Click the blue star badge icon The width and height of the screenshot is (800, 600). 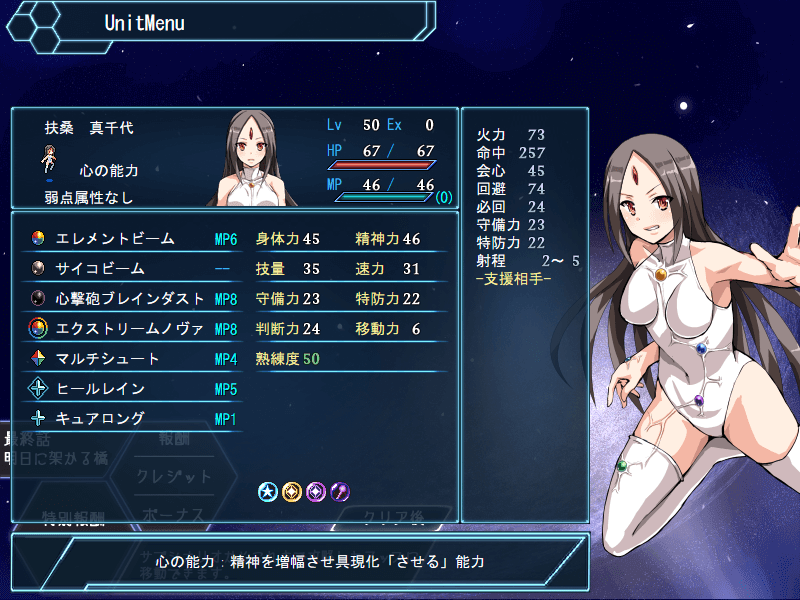pos(268,491)
